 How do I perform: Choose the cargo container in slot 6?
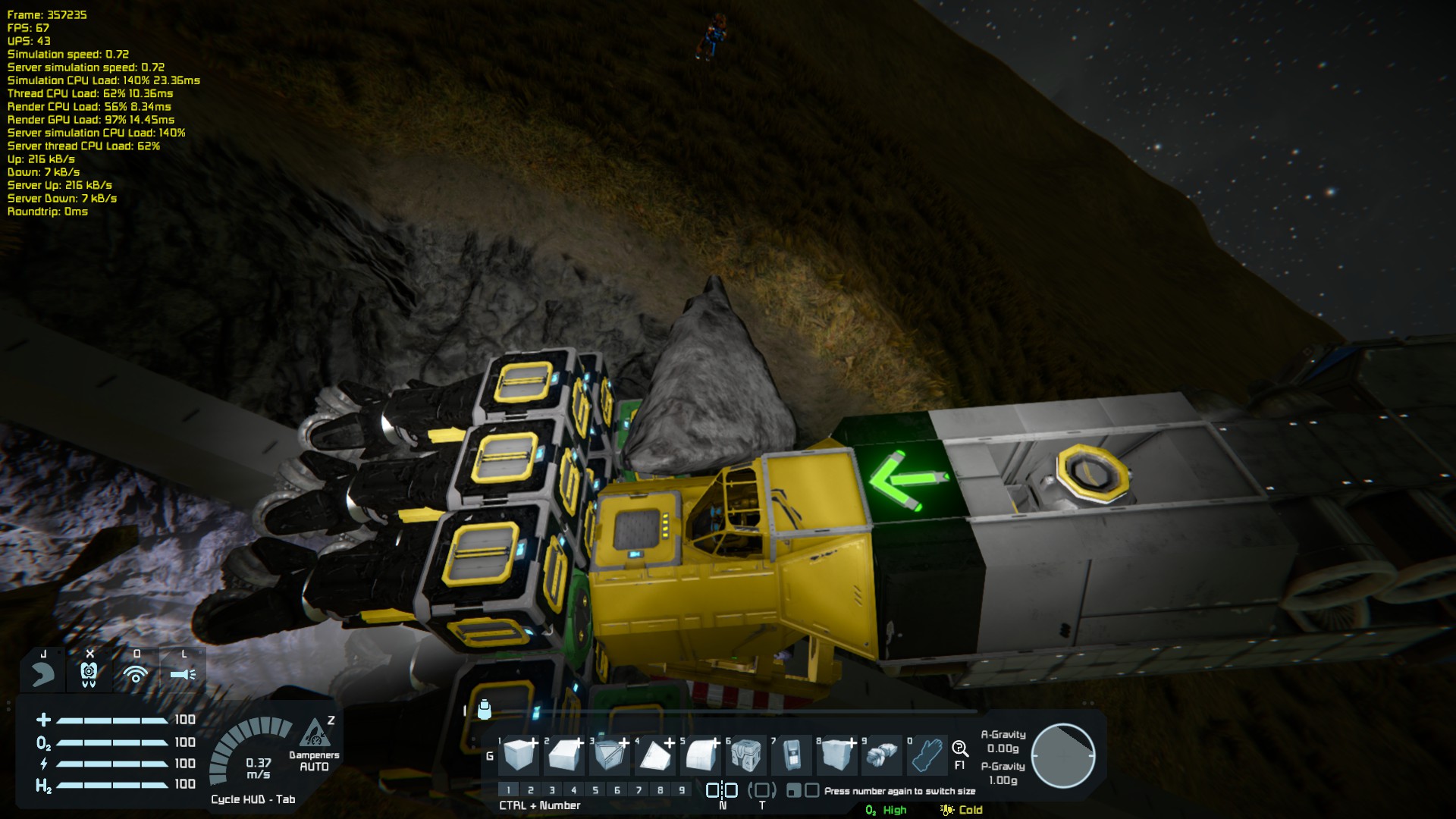tap(747, 755)
